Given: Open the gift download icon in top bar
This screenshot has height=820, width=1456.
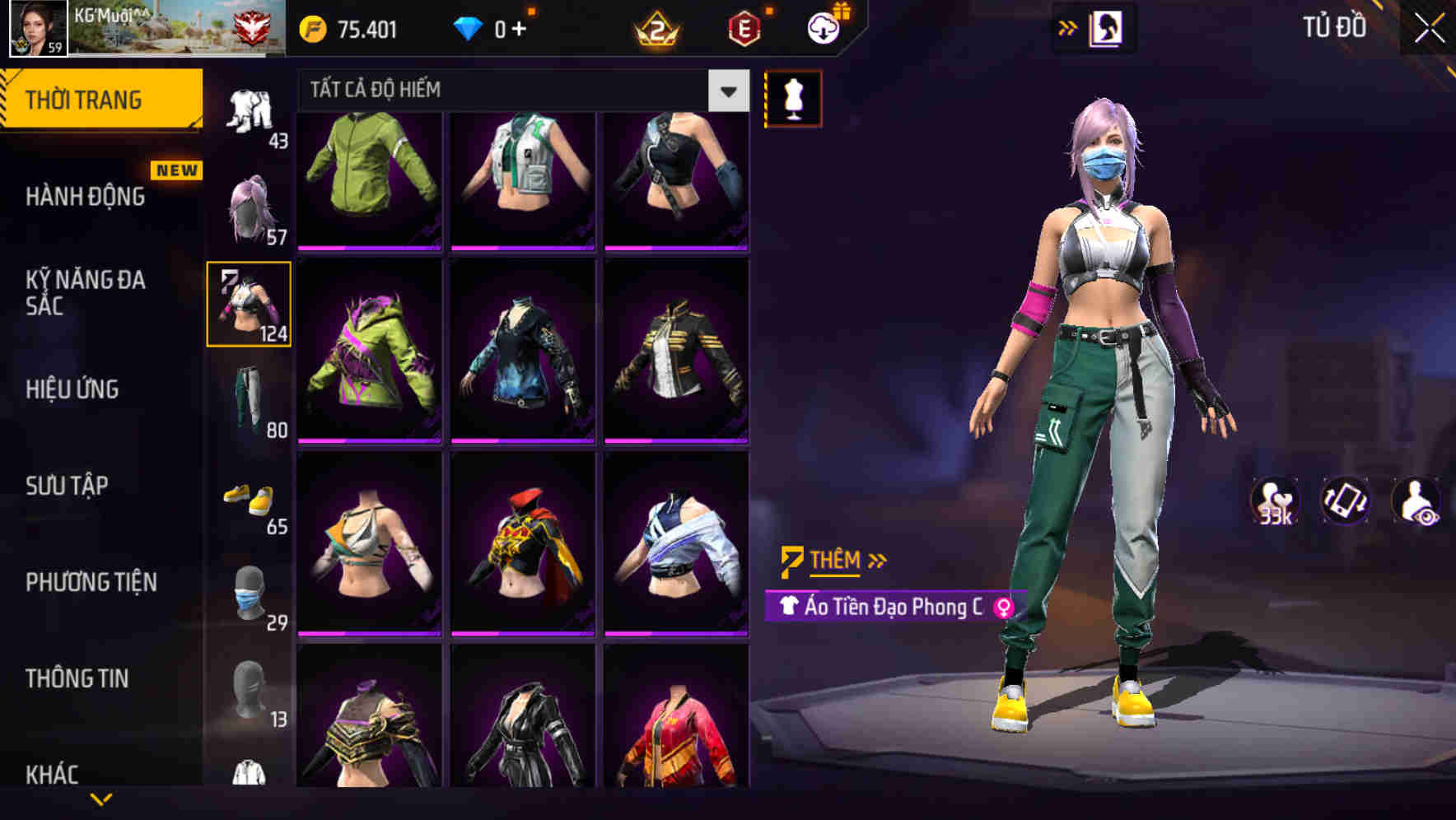Looking at the screenshot, I should [823, 27].
